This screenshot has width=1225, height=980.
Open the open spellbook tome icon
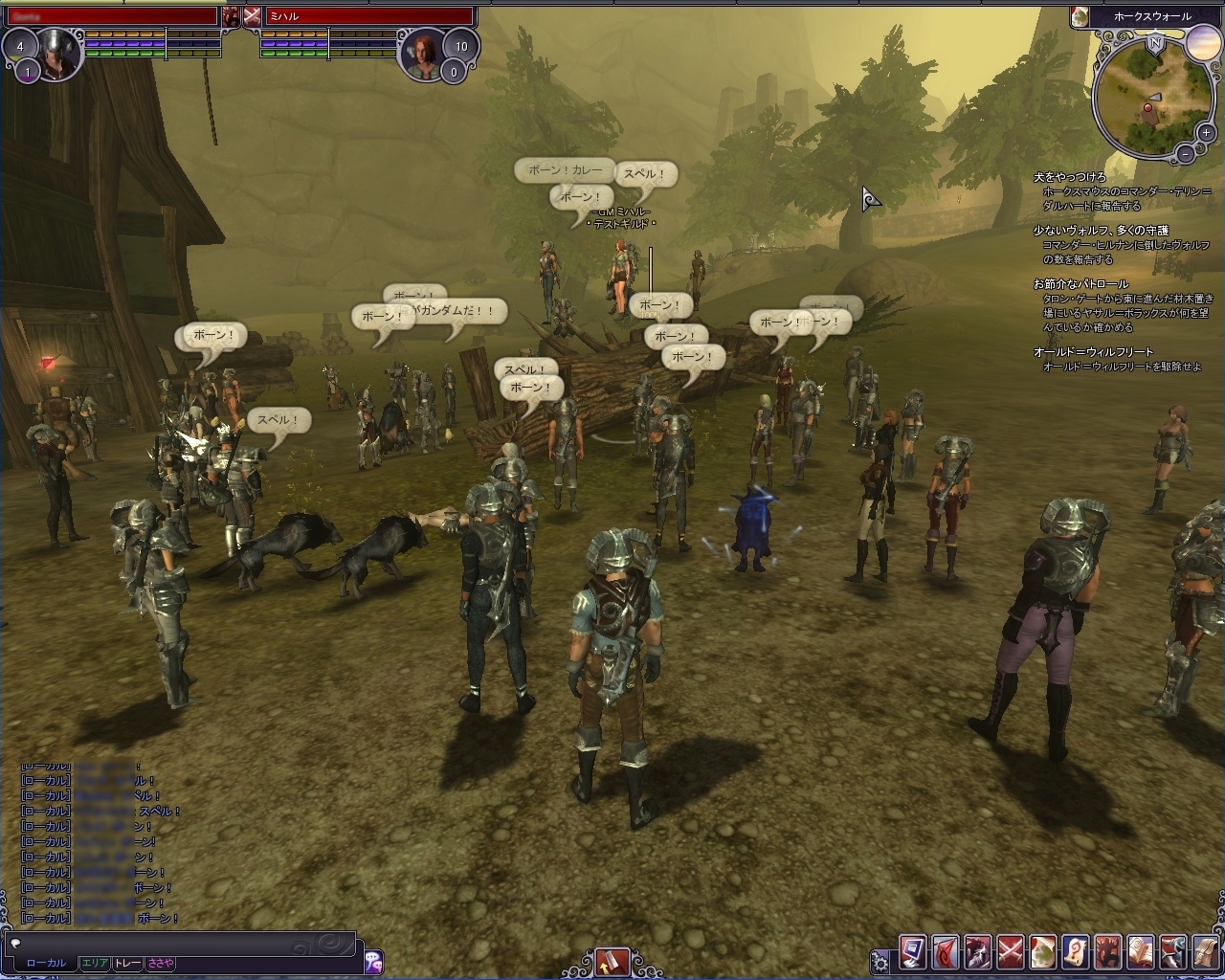(x=1141, y=953)
